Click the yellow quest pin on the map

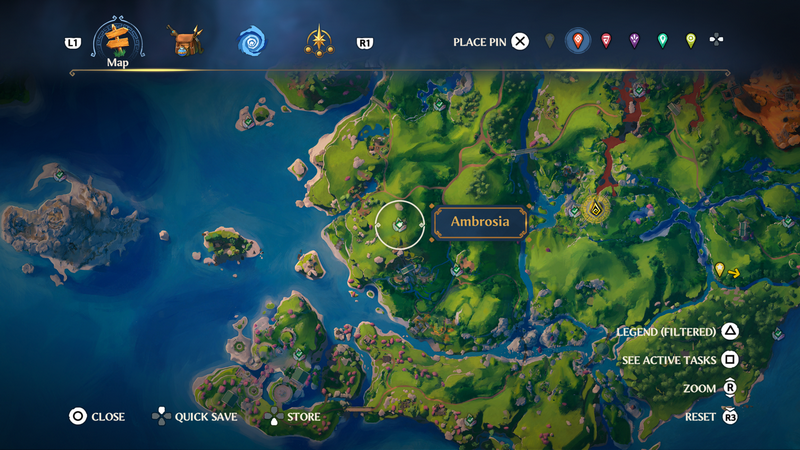coord(719,269)
